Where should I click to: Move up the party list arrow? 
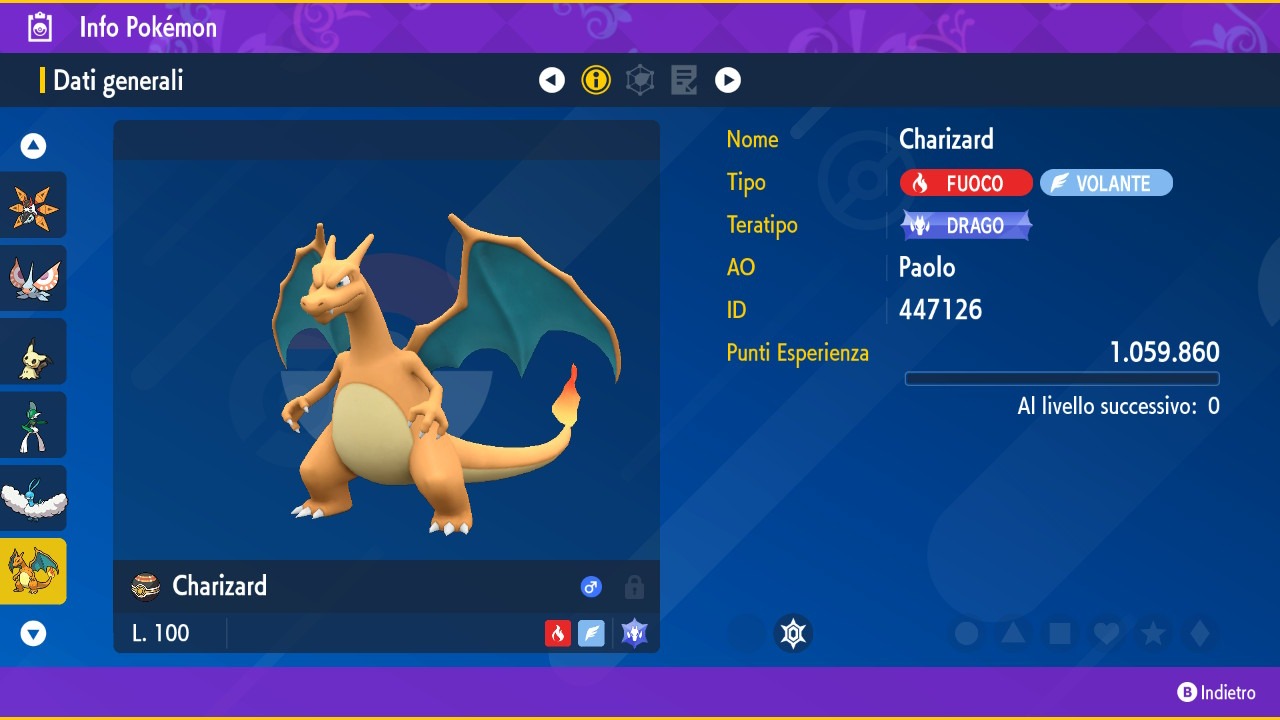(x=34, y=146)
